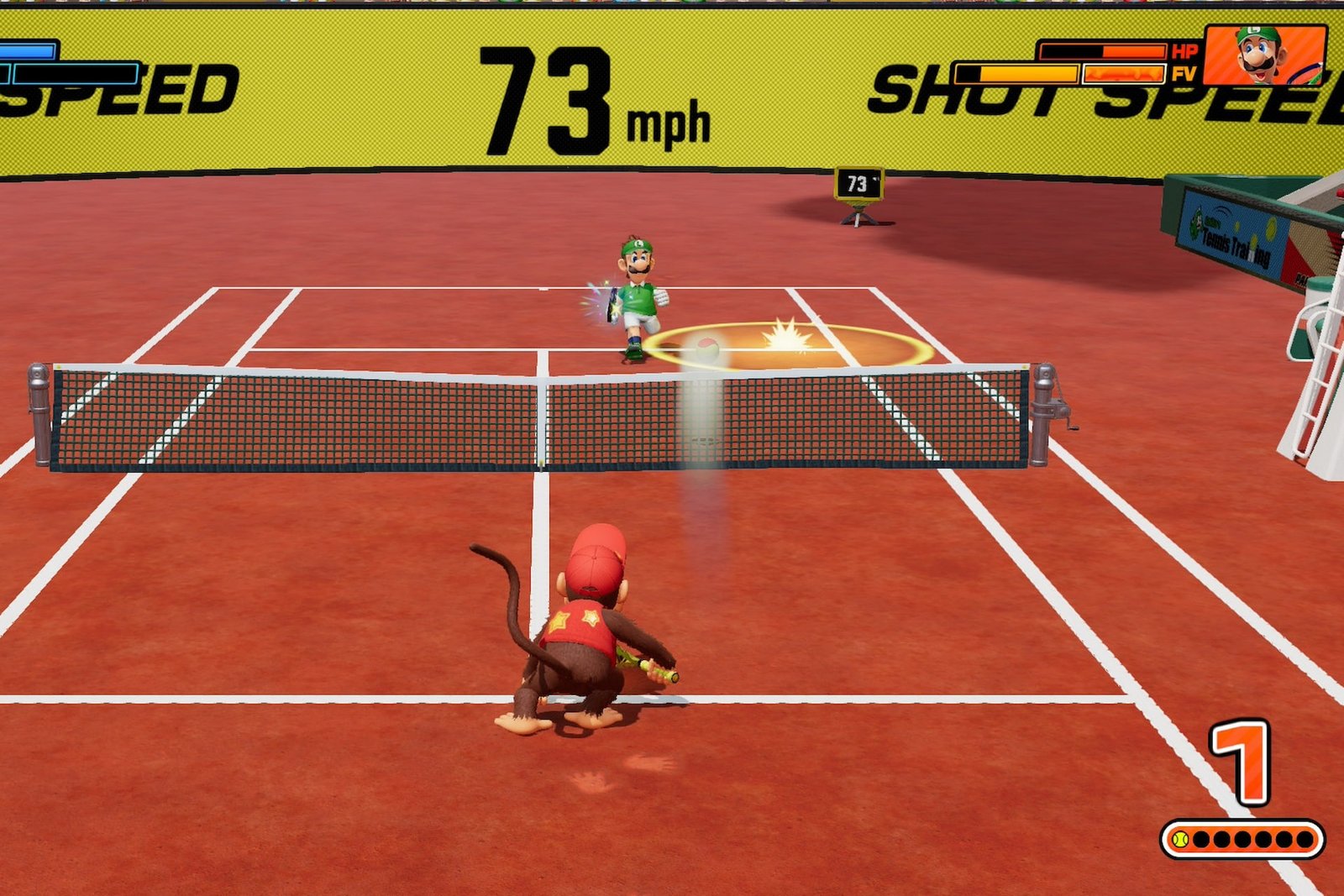Viewport: 1344px width, 896px height.
Task: Select the yellow tennis ball in the rally counter
Action: [1179, 839]
